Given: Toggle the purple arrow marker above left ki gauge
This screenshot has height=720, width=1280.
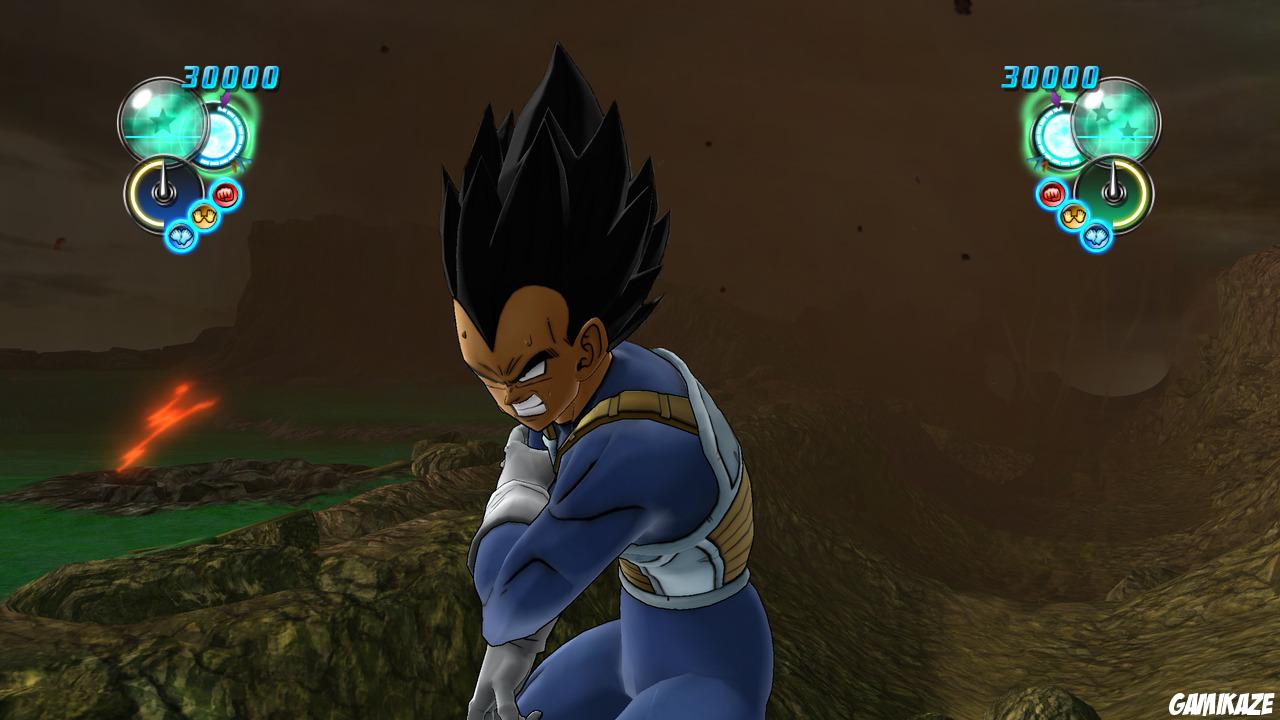Looking at the screenshot, I should [226, 99].
